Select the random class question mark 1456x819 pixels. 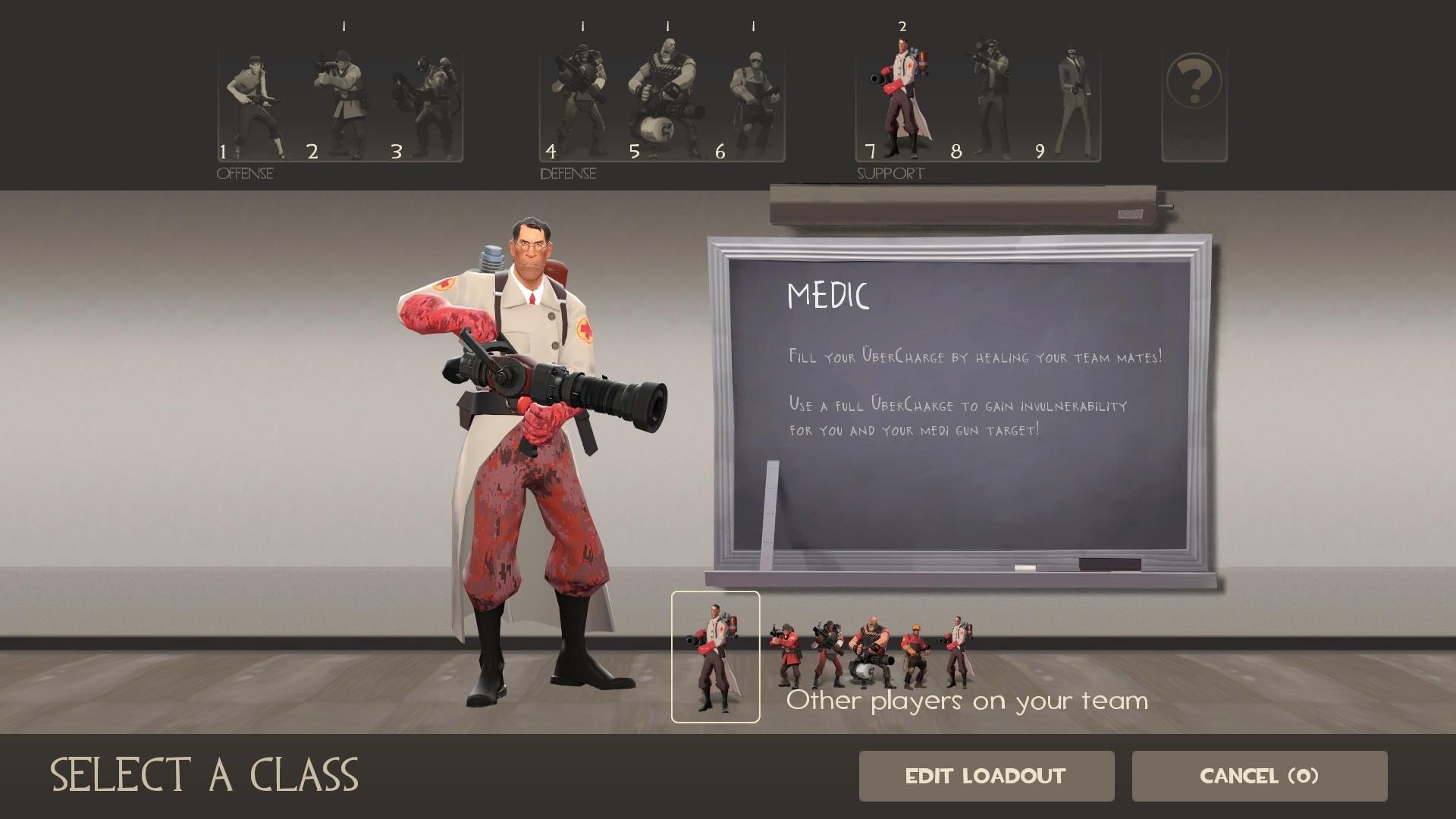pyautogui.click(x=1194, y=105)
